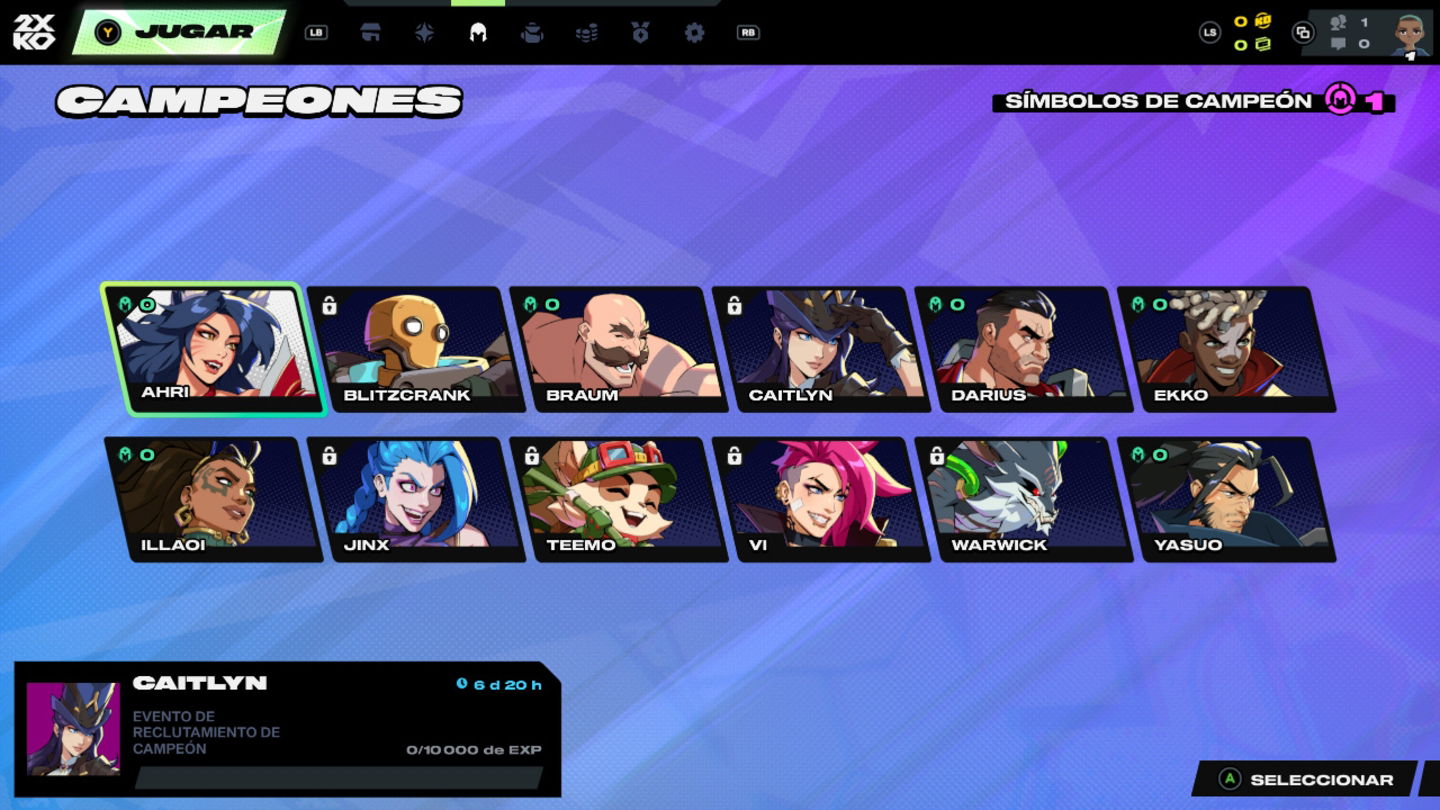Open the store tab icon
This screenshot has width=1440, height=810.
tap(371, 32)
